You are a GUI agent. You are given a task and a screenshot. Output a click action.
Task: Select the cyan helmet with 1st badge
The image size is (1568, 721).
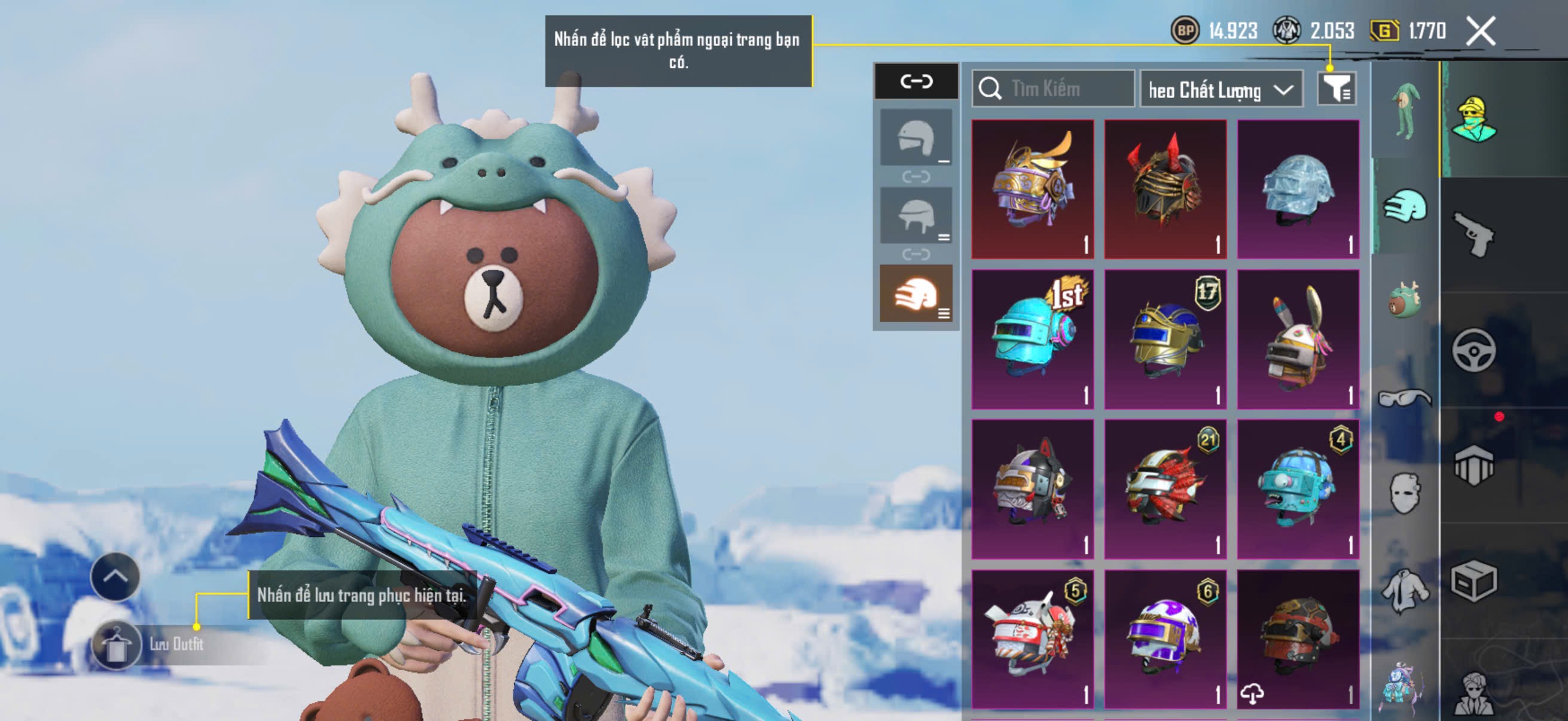(1032, 339)
